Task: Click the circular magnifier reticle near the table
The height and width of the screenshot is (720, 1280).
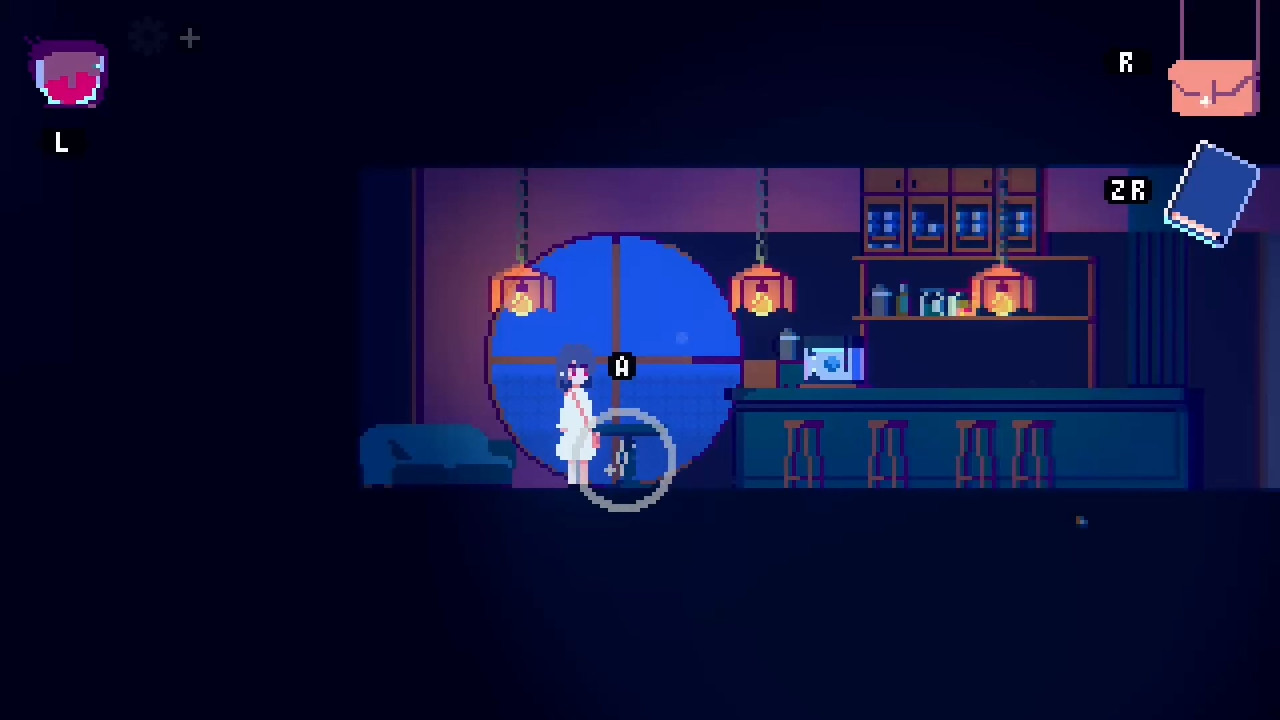Action: (x=628, y=462)
